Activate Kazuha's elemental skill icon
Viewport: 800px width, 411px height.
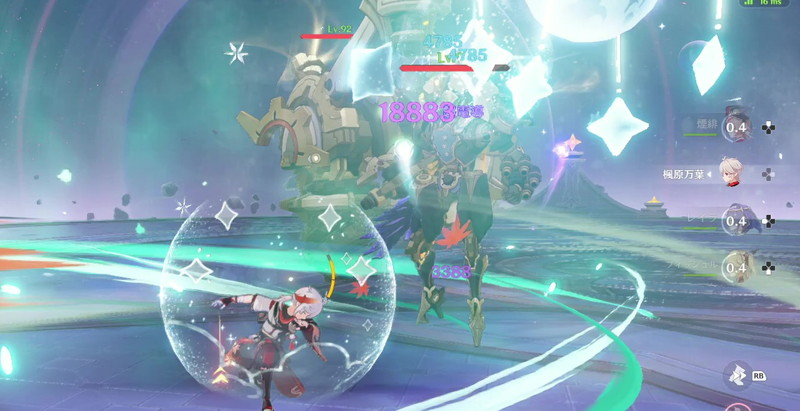[737, 375]
